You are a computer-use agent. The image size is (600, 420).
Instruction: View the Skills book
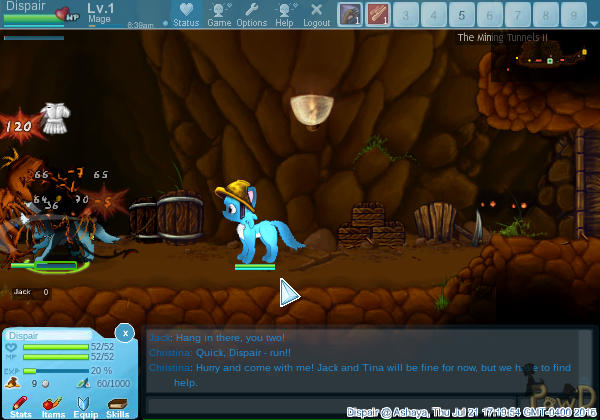tap(117, 404)
